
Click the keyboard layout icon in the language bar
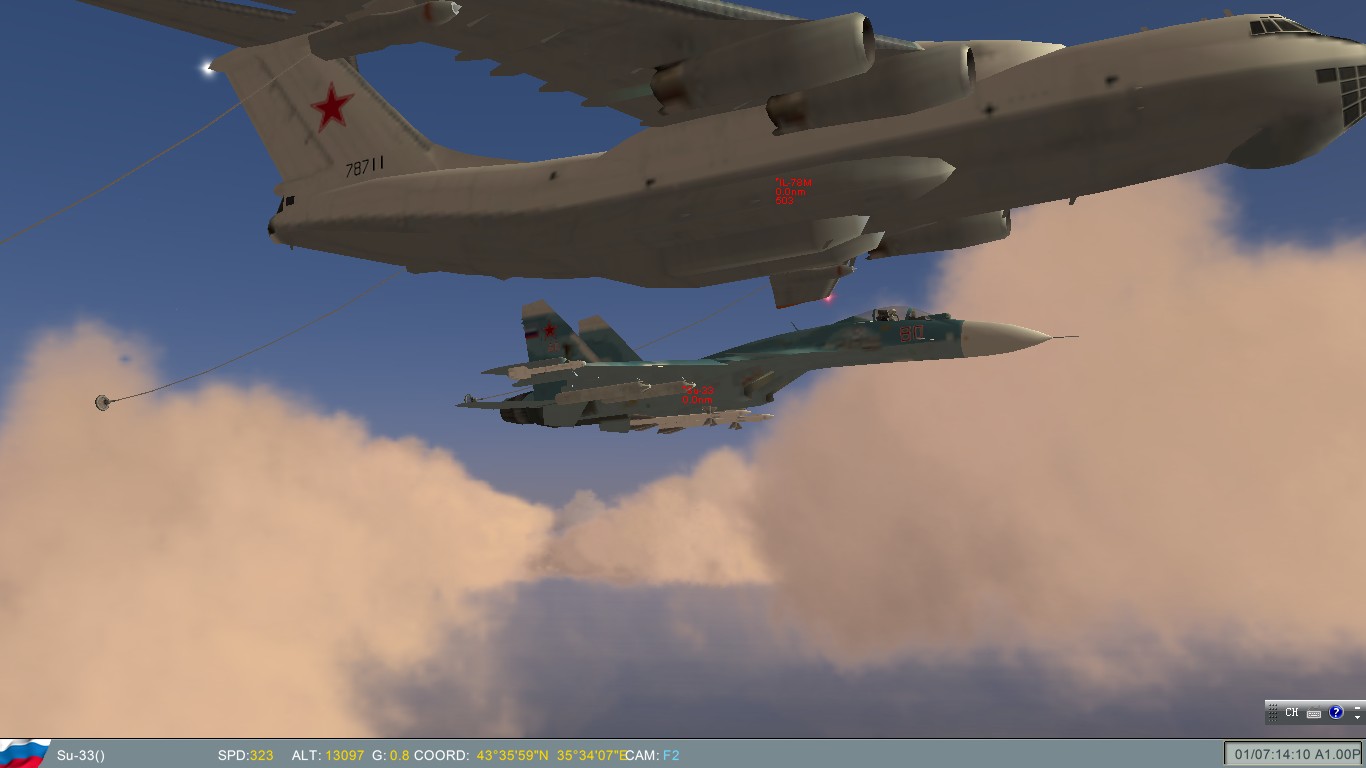pyautogui.click(x=1314, y=713)
